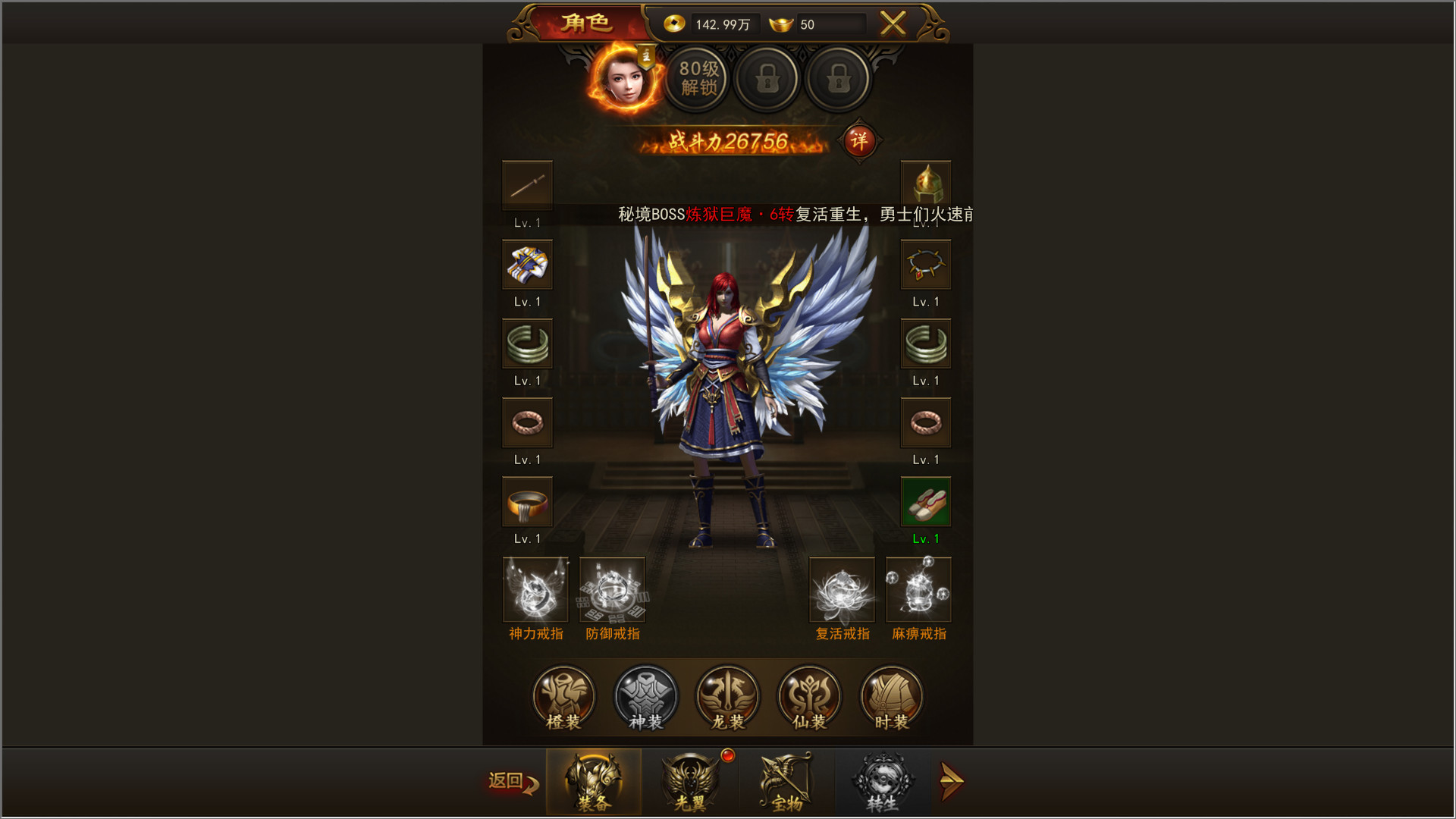Image resolution: width=1456 pixels, height=819 pixels.
Task: Click the first locked avatar slot
Action: point(767,79)
